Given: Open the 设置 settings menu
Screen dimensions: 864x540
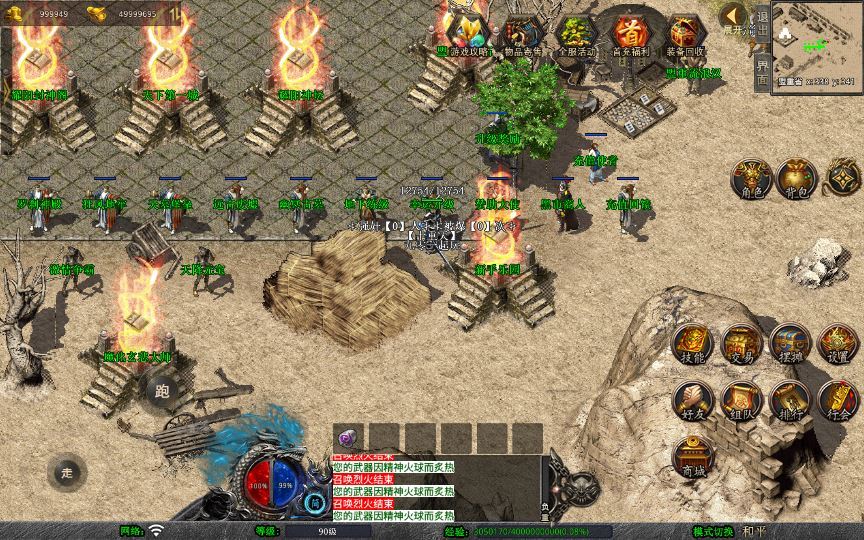Looking at the screenshot, I should [838, 343].
